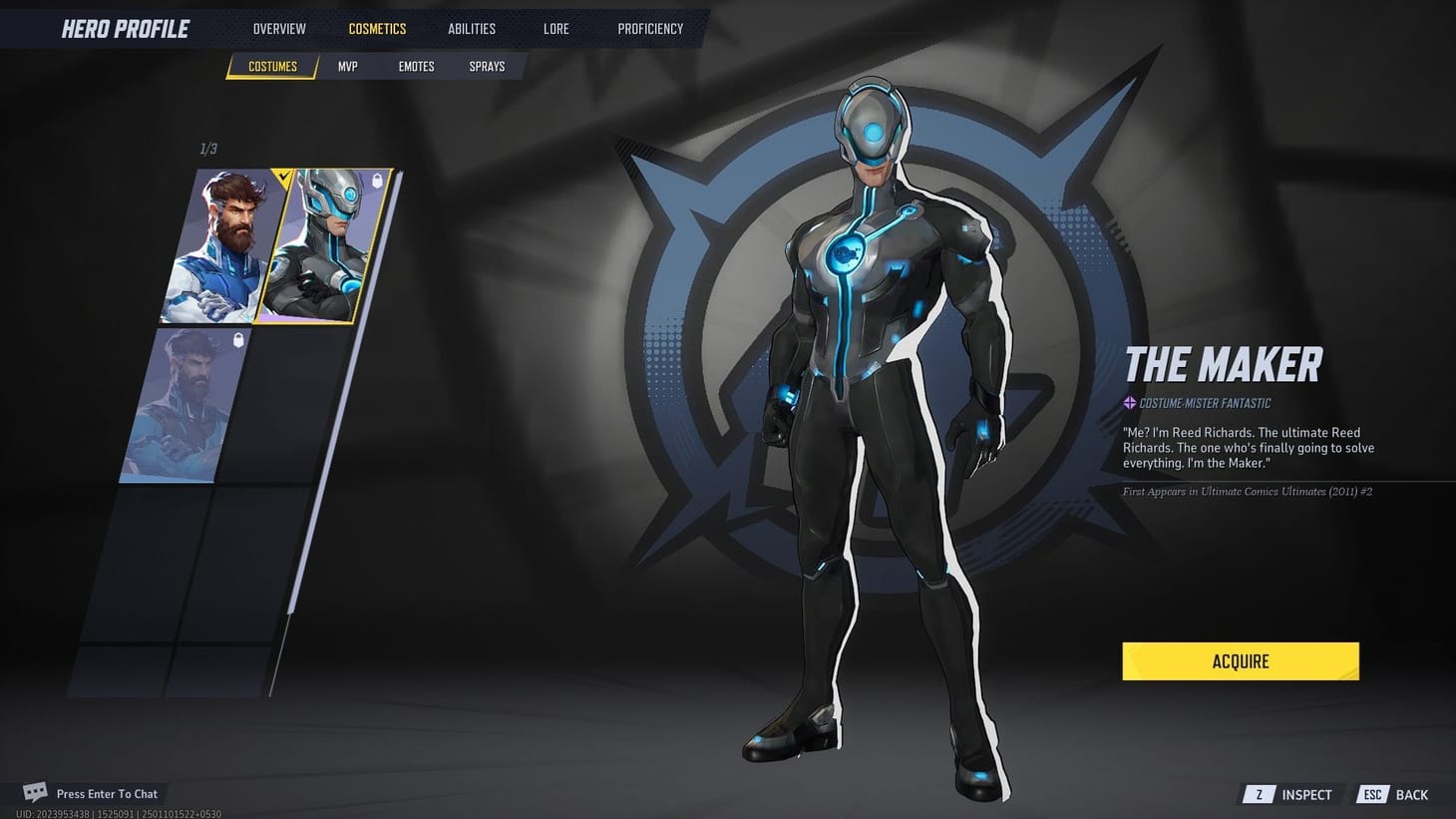This screenshot has height=819, width=1456.
Task: Click Back at the bottom right
Action: (1410, 794)
